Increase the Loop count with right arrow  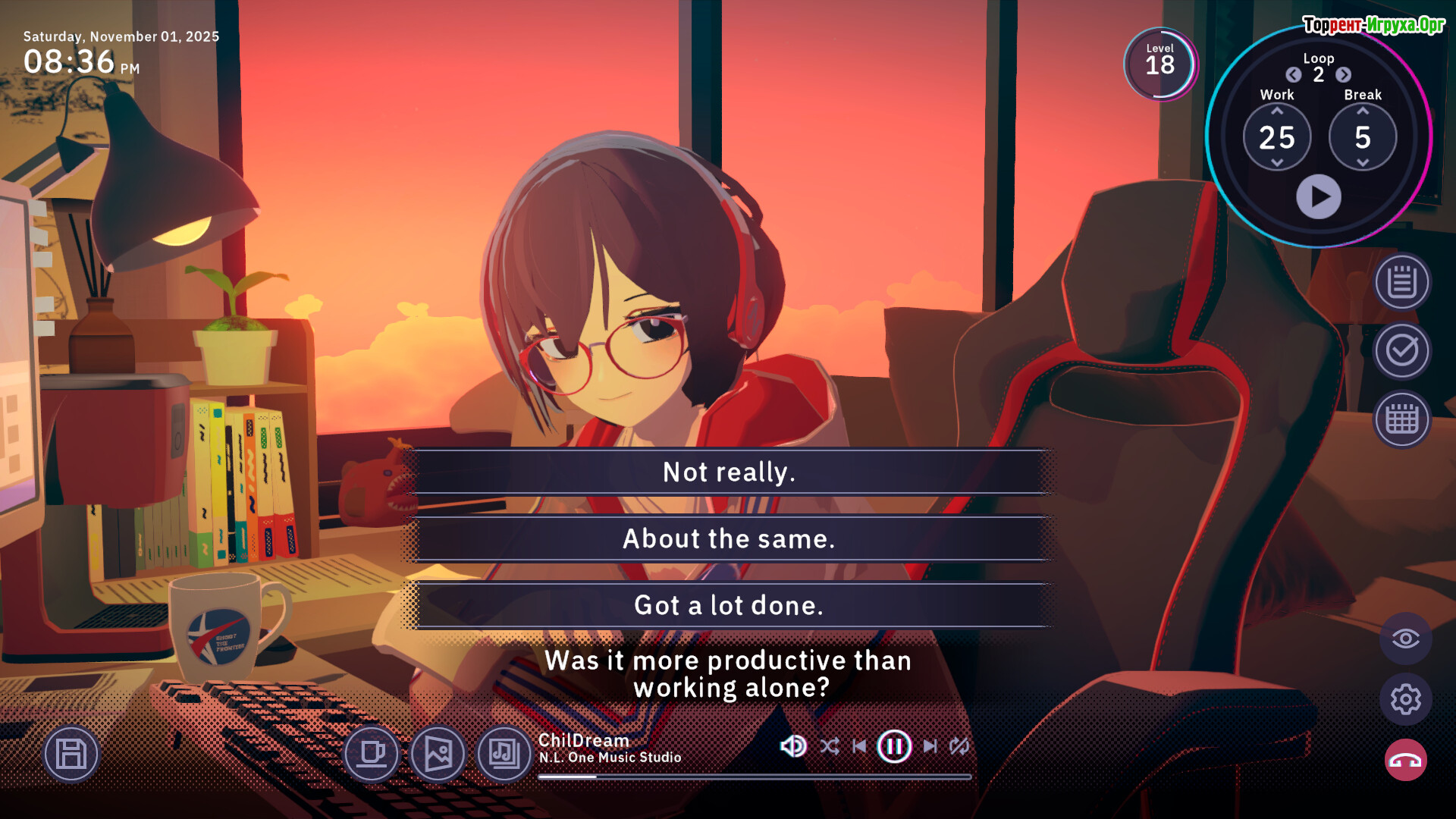pyautogui.click(x=1343, y=75)
